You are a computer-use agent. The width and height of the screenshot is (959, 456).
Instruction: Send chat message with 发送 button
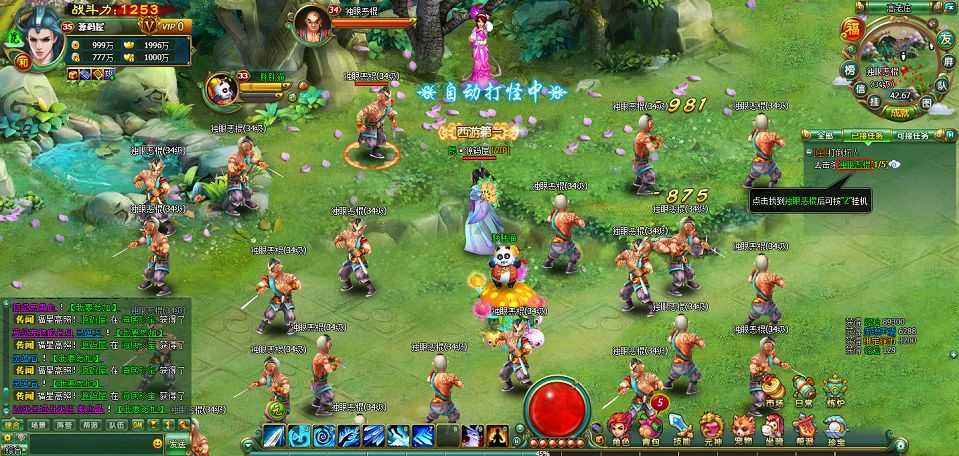177,443
